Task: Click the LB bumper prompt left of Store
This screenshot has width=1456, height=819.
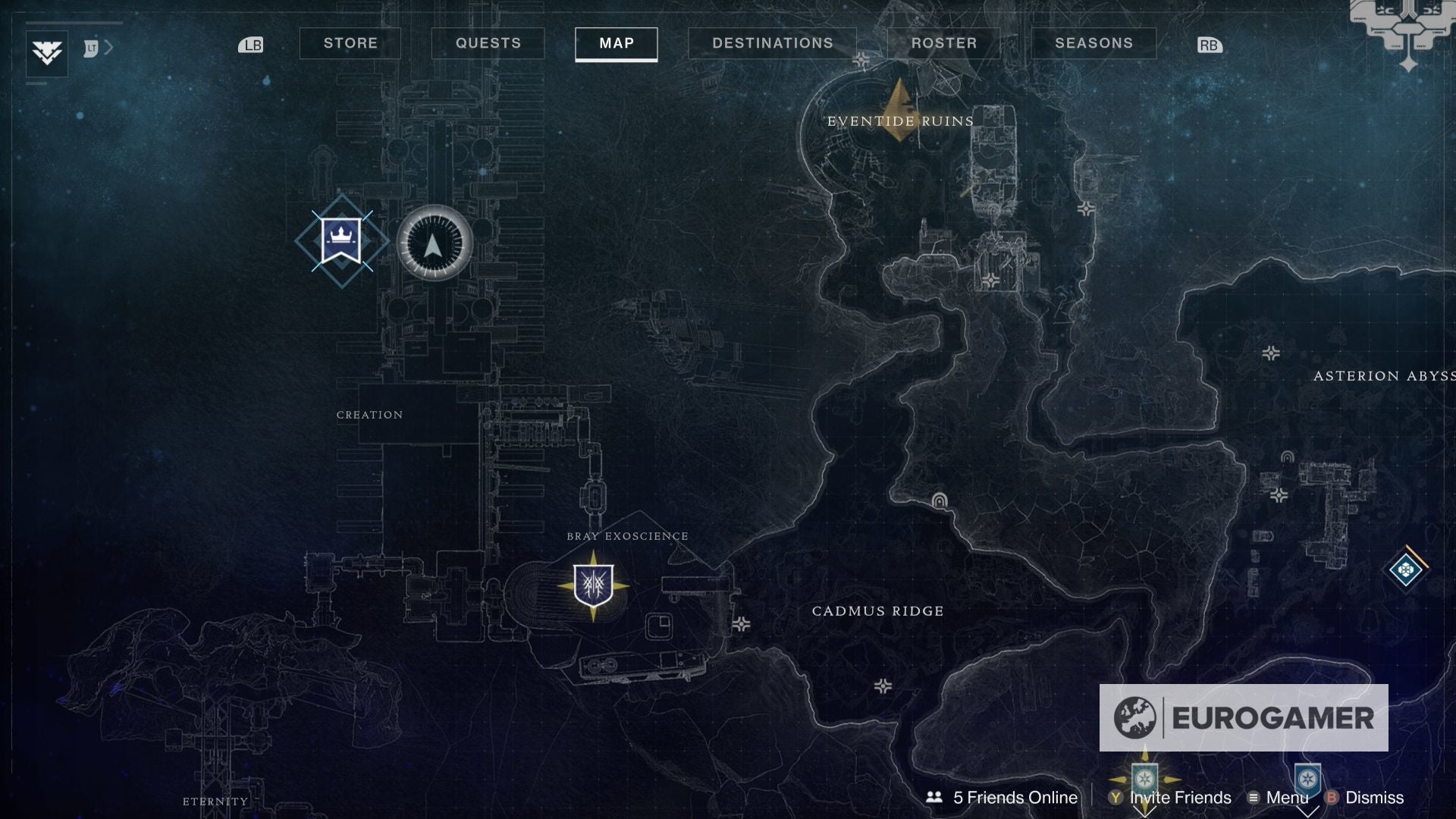Action: (251, 45)
